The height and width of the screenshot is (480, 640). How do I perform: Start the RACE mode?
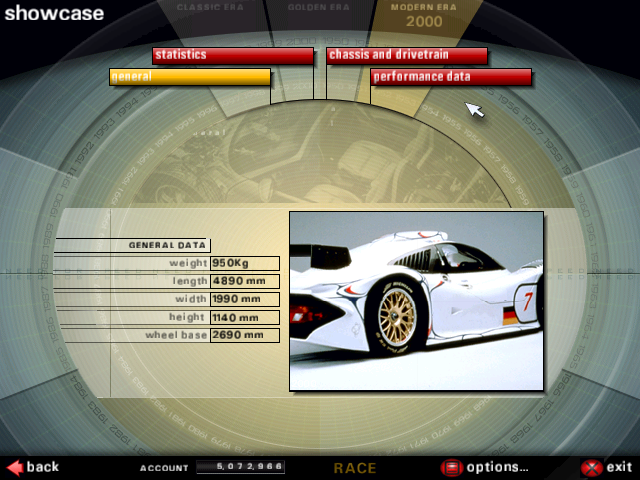[355, 468]
